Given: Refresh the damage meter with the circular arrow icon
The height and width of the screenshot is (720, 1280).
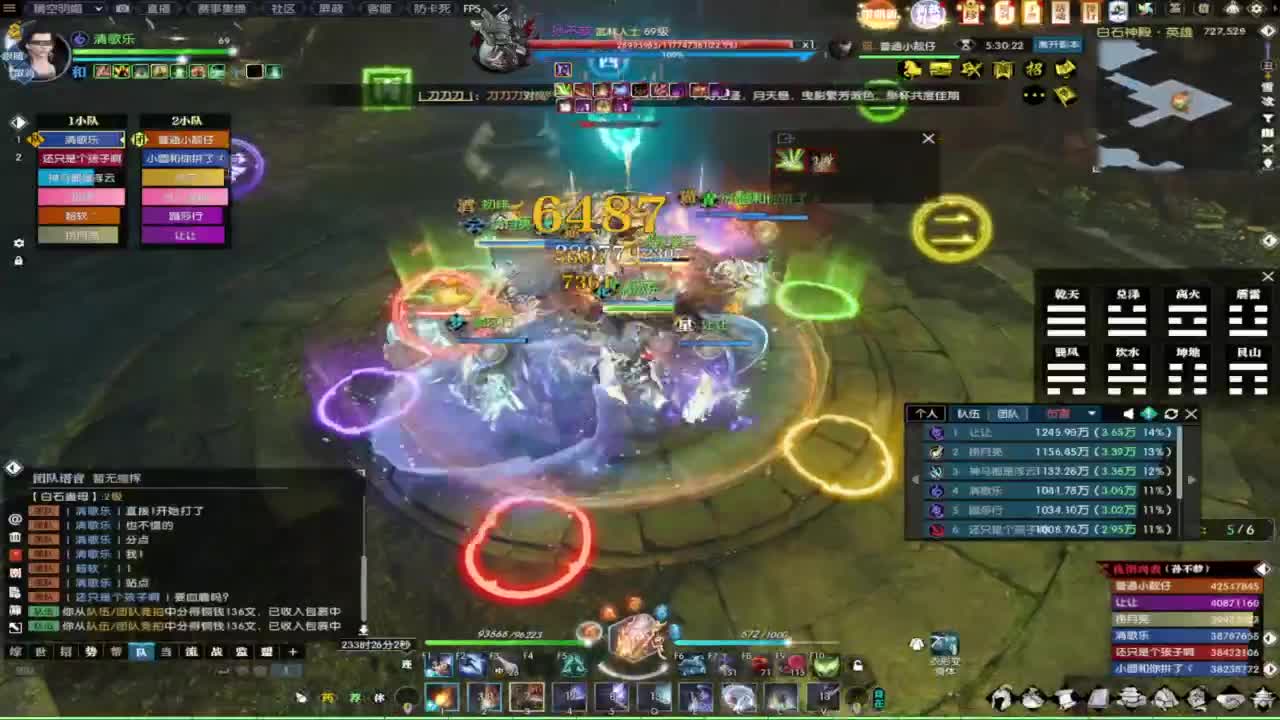Looking at the screenshot, I should 1170,413.
